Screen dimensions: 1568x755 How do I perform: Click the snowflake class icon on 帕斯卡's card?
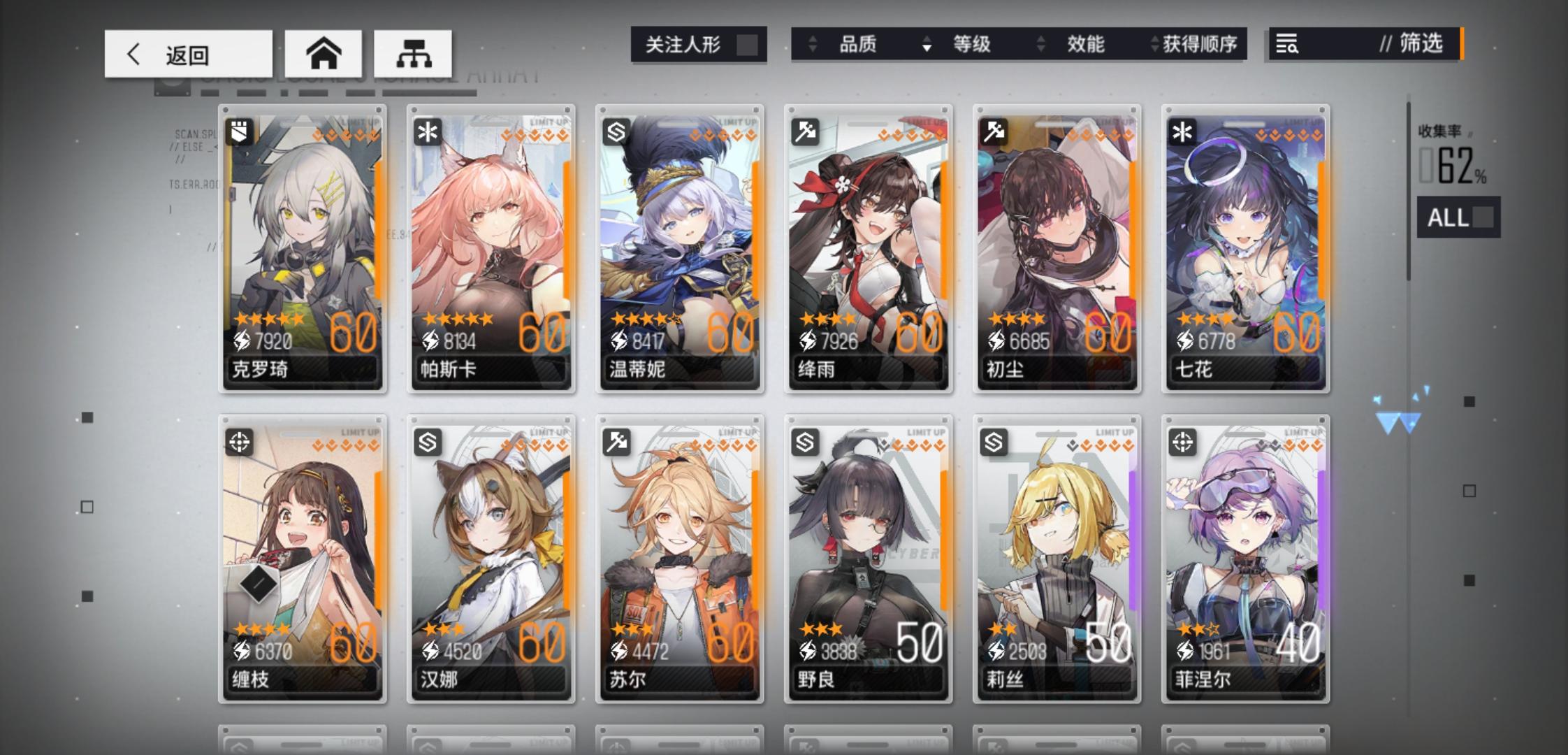click(427, 133)
